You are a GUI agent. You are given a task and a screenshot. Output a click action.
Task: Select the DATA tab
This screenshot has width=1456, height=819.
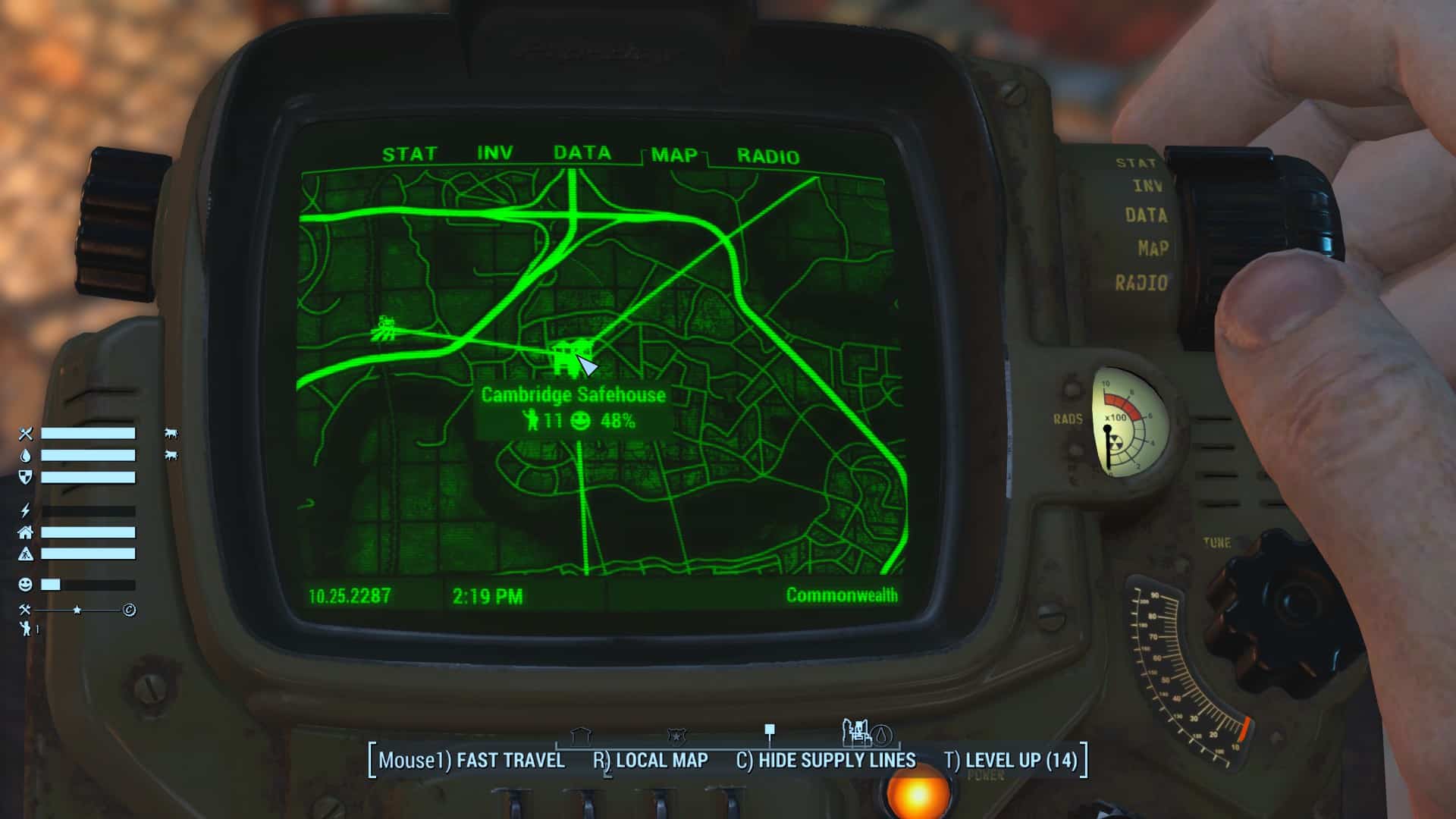(x=582, y=153)
